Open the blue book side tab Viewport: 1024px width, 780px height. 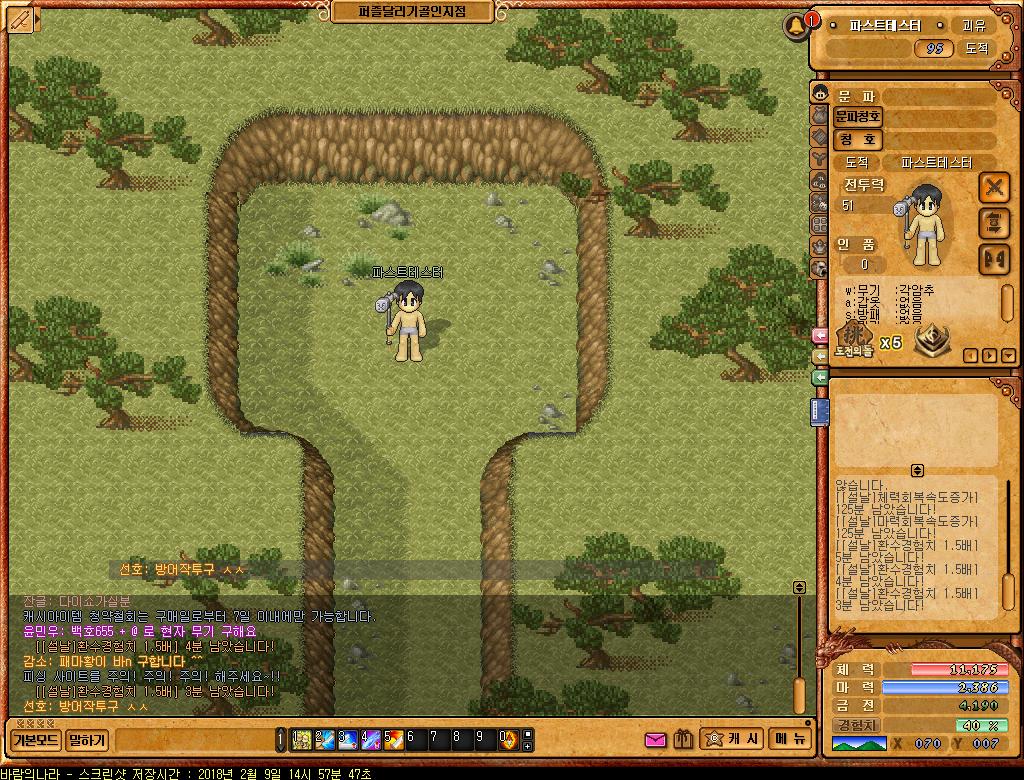point(820,412)
